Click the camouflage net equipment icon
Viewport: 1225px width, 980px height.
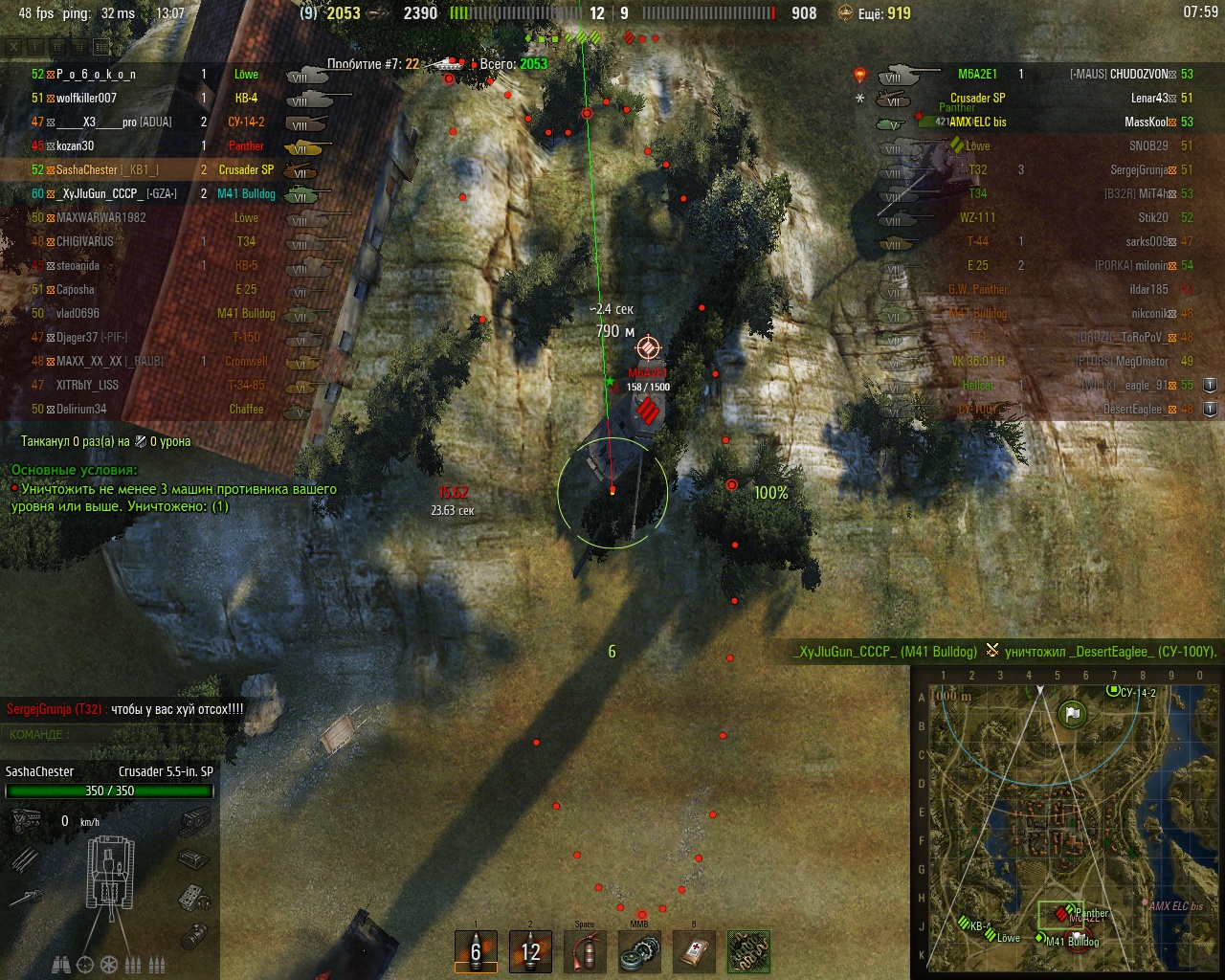[748, 950]
